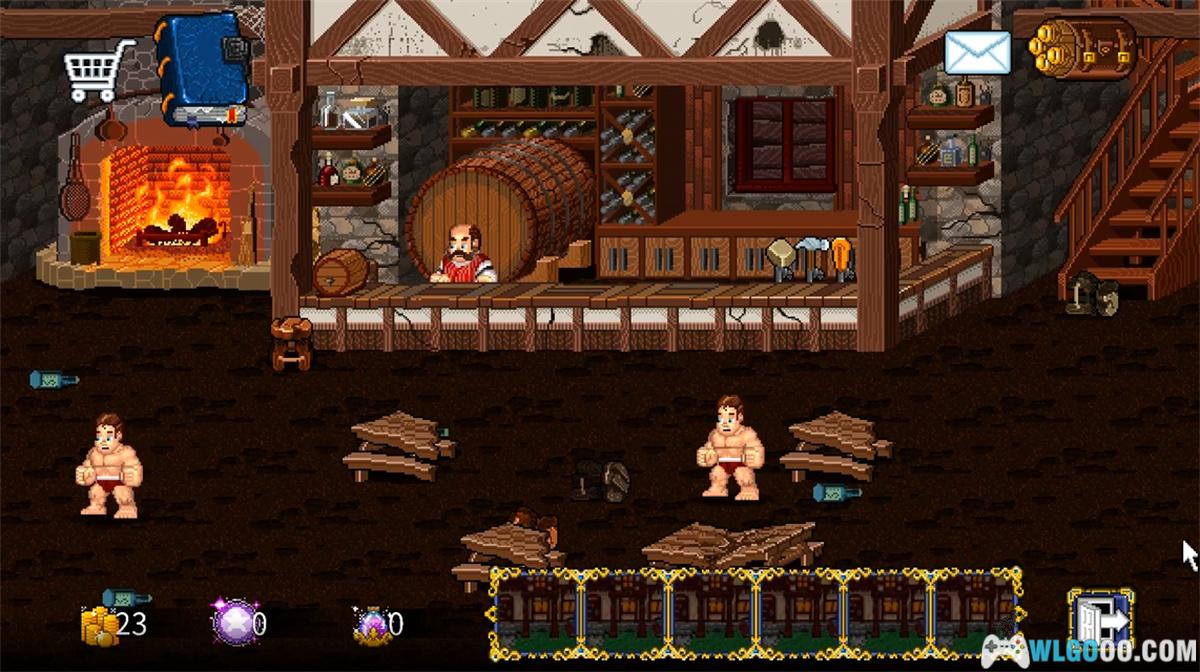Open the shop via the shopping cart
Image resolution: width=1200 pixels, height=672 pixels.
(x=99, y=69)
